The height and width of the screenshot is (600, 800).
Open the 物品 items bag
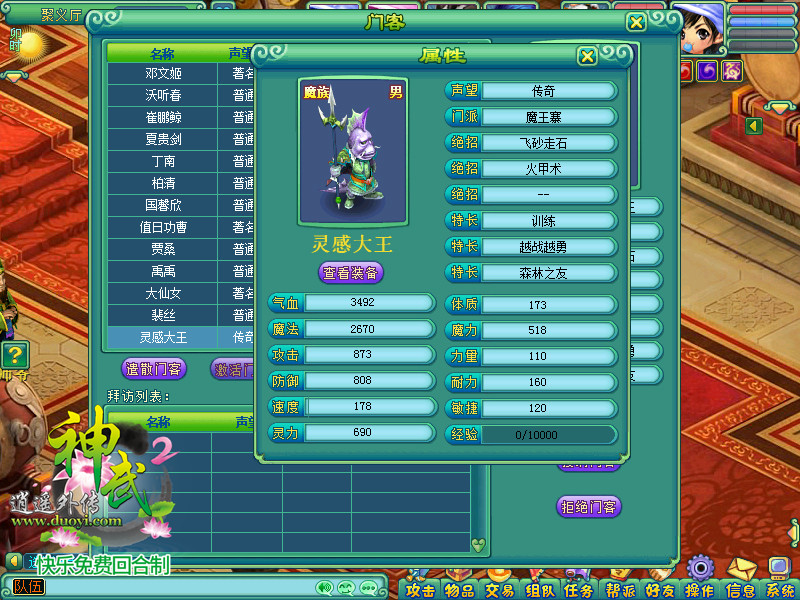coord(460,590)
